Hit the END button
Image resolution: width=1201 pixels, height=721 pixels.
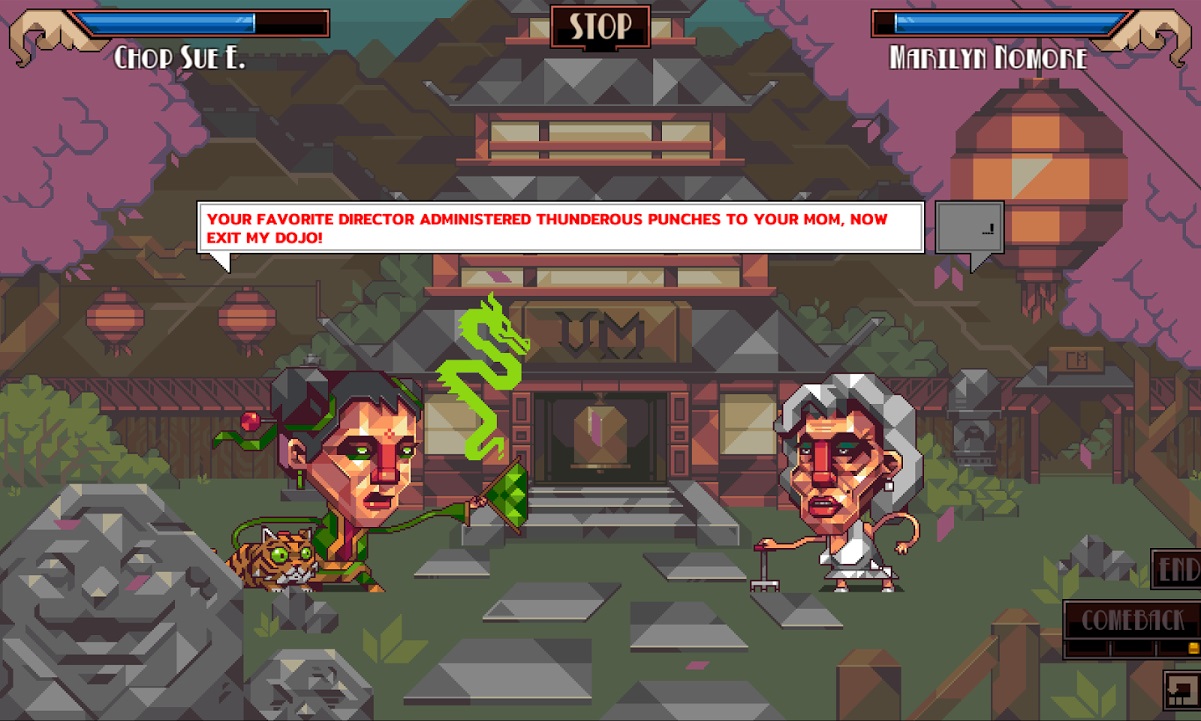(x=1178, y=569)
